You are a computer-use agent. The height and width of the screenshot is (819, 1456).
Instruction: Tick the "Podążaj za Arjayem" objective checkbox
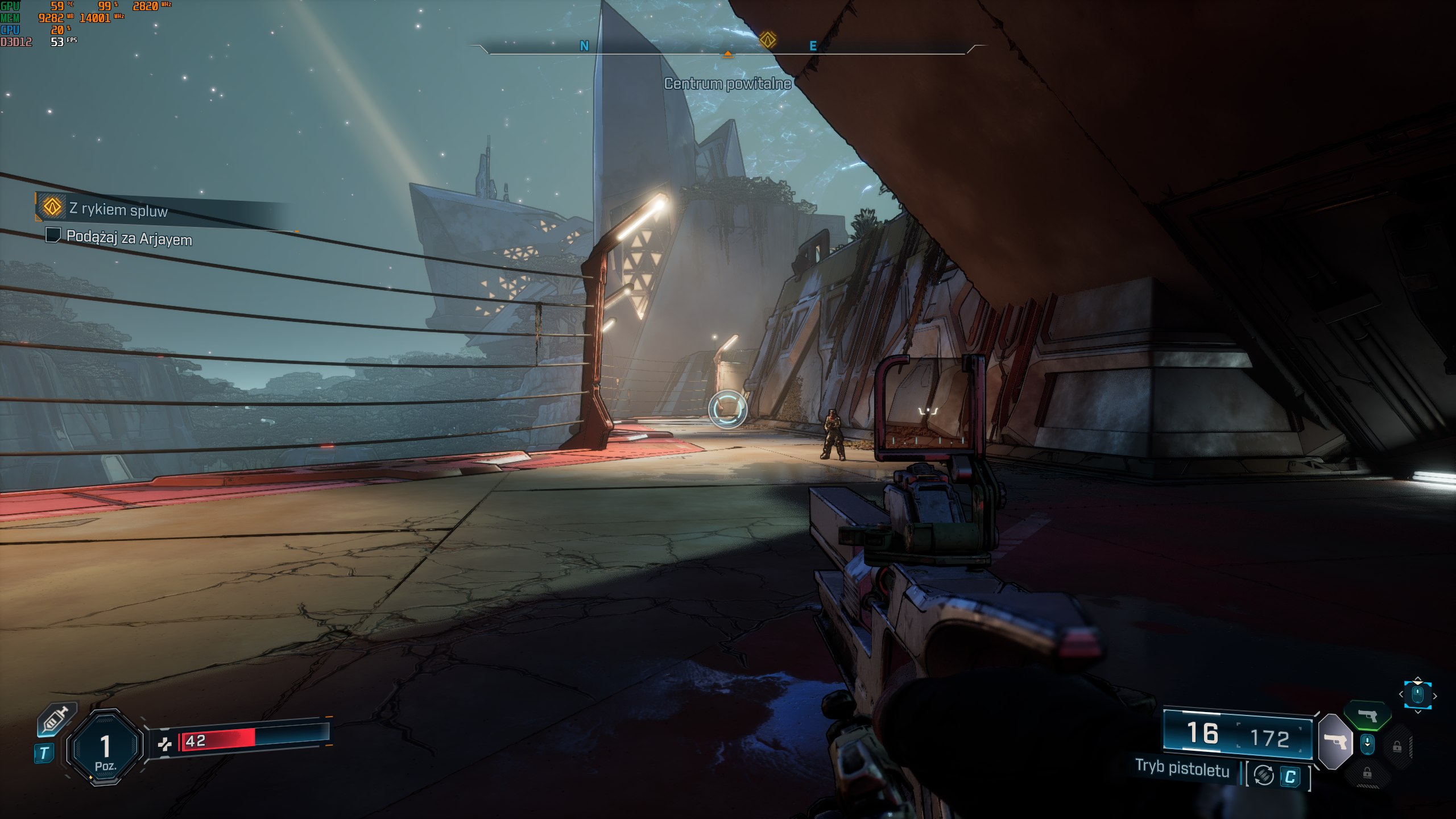pos(53,235)
